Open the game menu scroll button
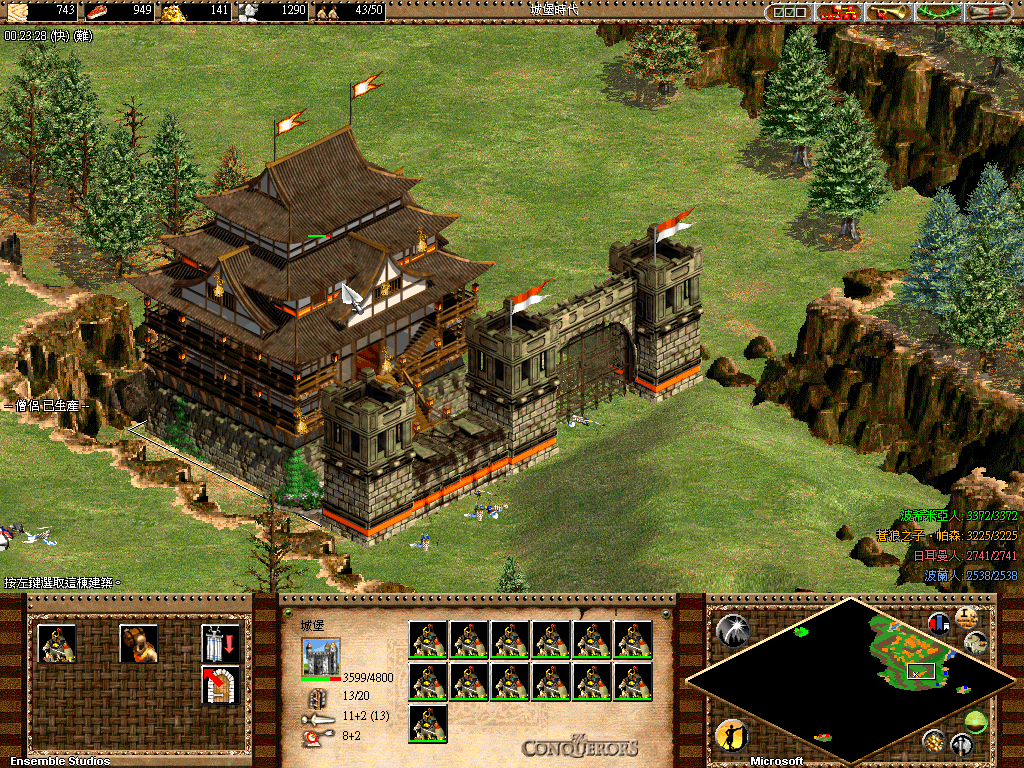Viewport: 1024px width, 768px height. tap(988, 12)
